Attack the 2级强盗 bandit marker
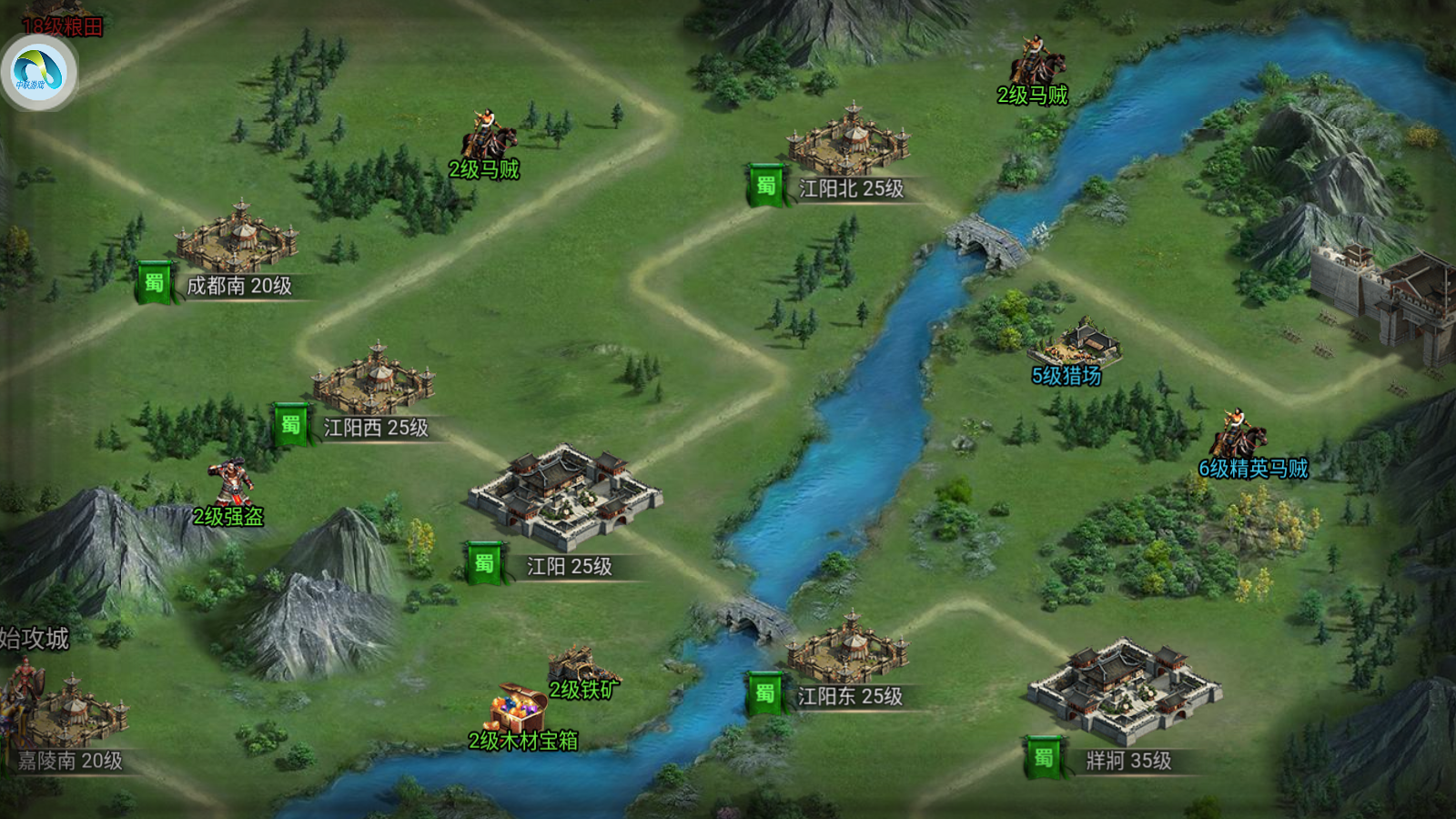1456x819 pixels. (231, 484)
